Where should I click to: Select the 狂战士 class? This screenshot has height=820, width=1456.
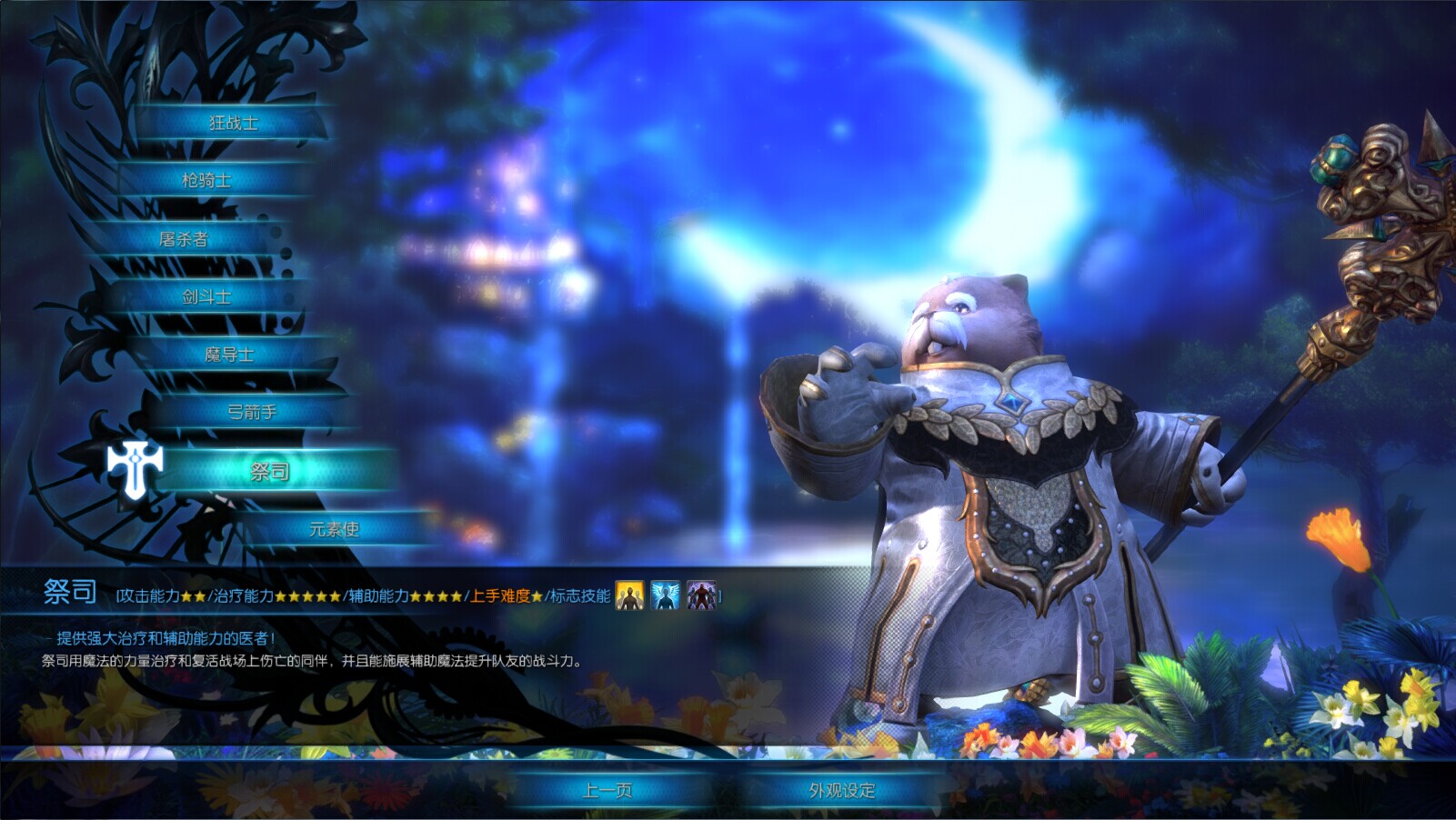(x=233, y=123)
